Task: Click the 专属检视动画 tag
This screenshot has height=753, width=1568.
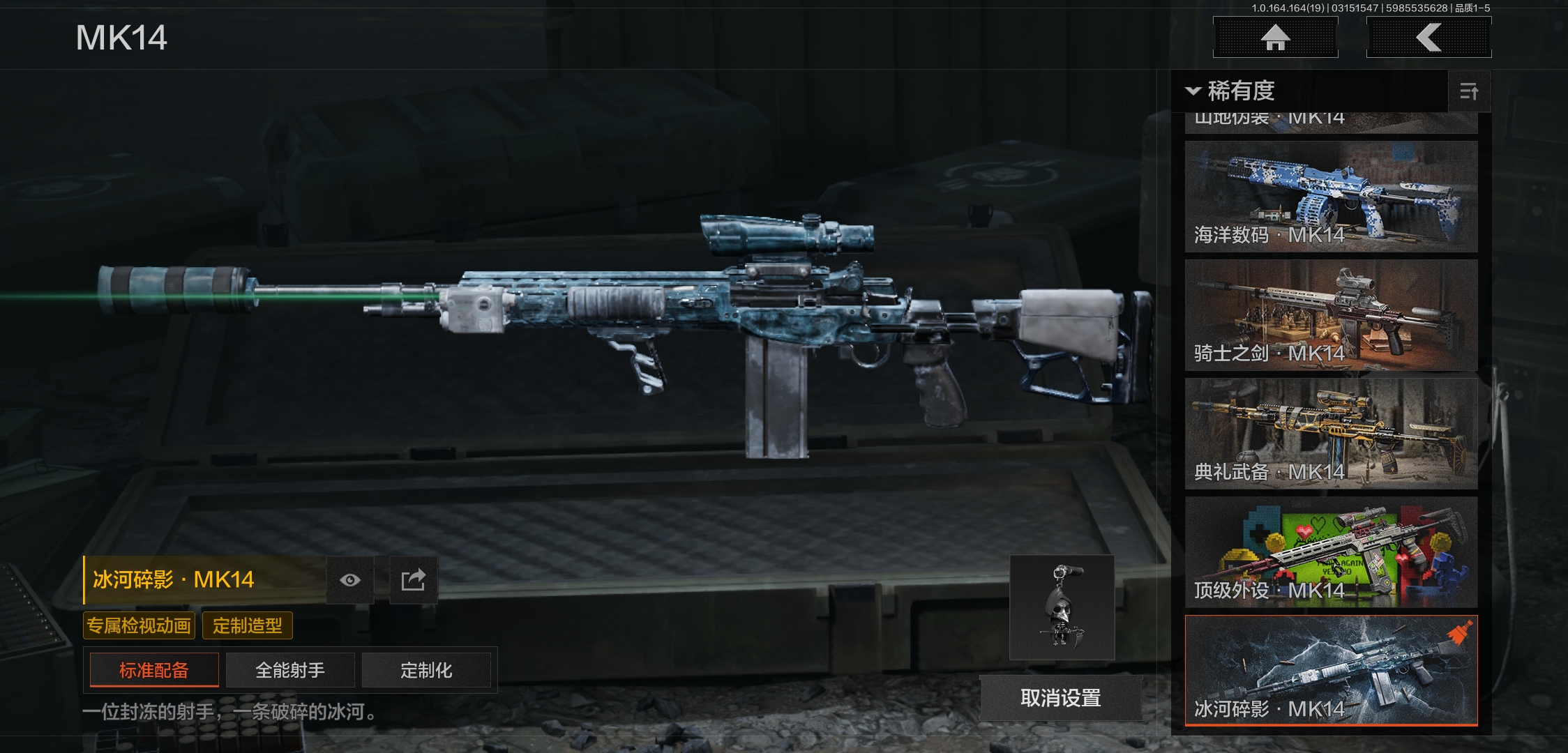Action: [x=139, y=625]
